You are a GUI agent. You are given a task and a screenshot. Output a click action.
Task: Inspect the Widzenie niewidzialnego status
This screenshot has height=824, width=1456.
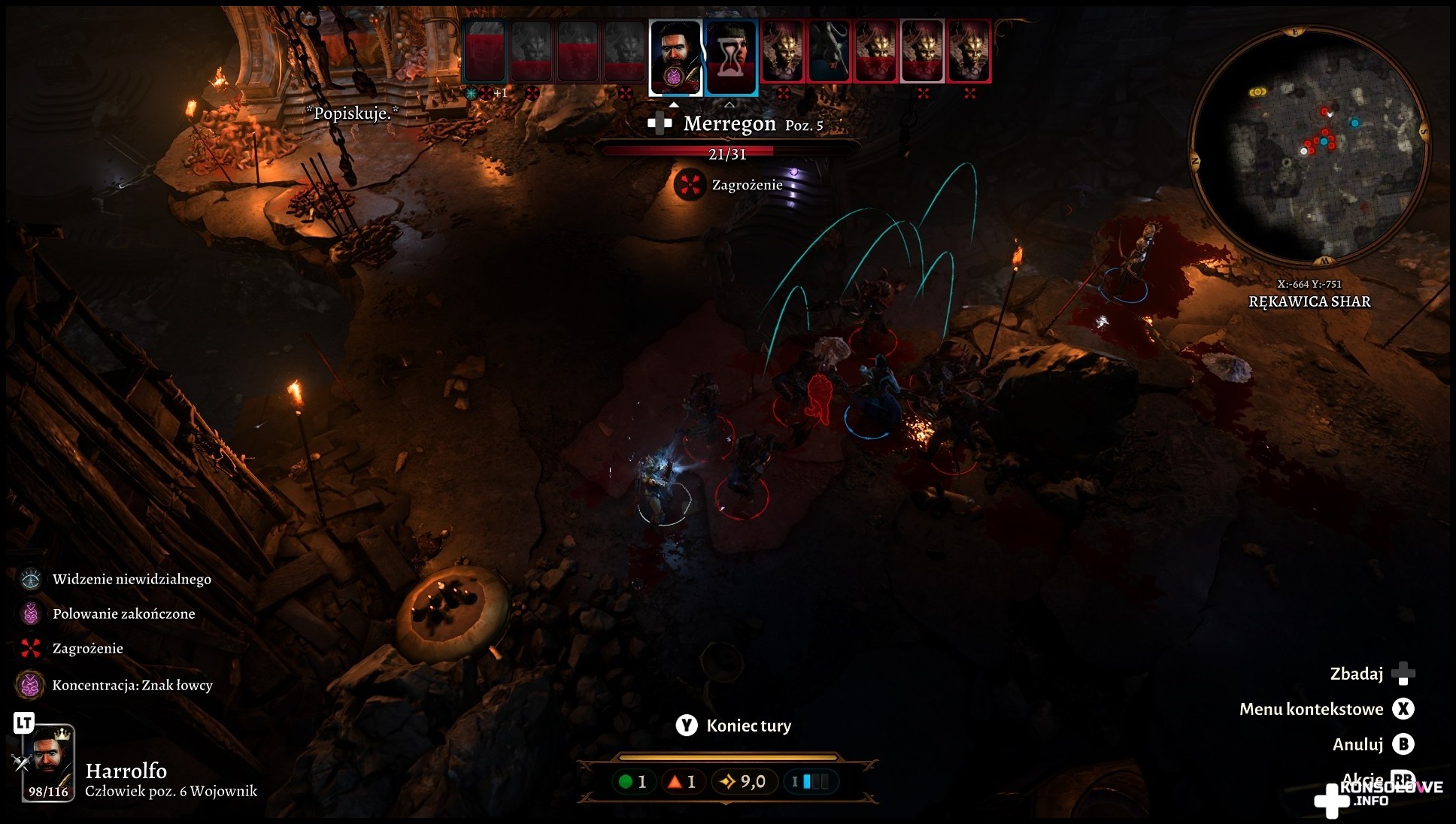point(31,579)
